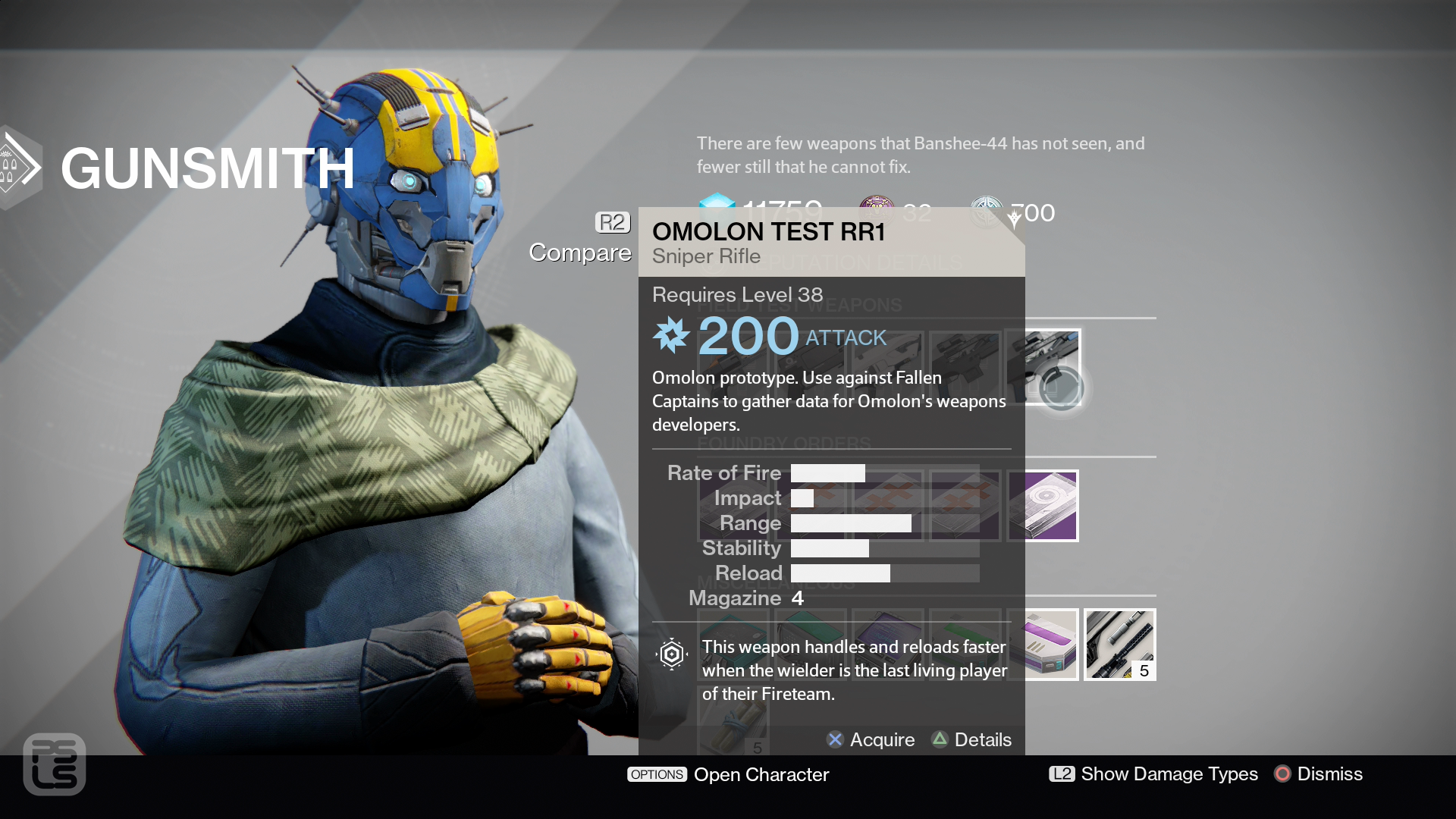Select the purple-backed foundry order package
This screenshot has width=1456, height=819.
[1043, 506]
